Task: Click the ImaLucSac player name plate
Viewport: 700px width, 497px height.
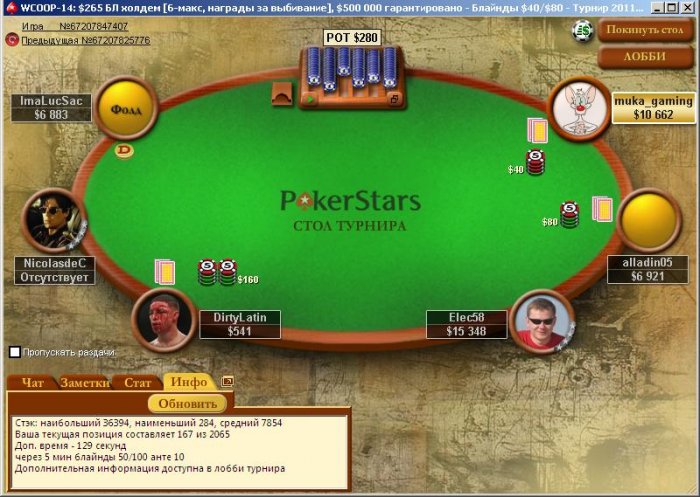Action: tap(51, 108)
